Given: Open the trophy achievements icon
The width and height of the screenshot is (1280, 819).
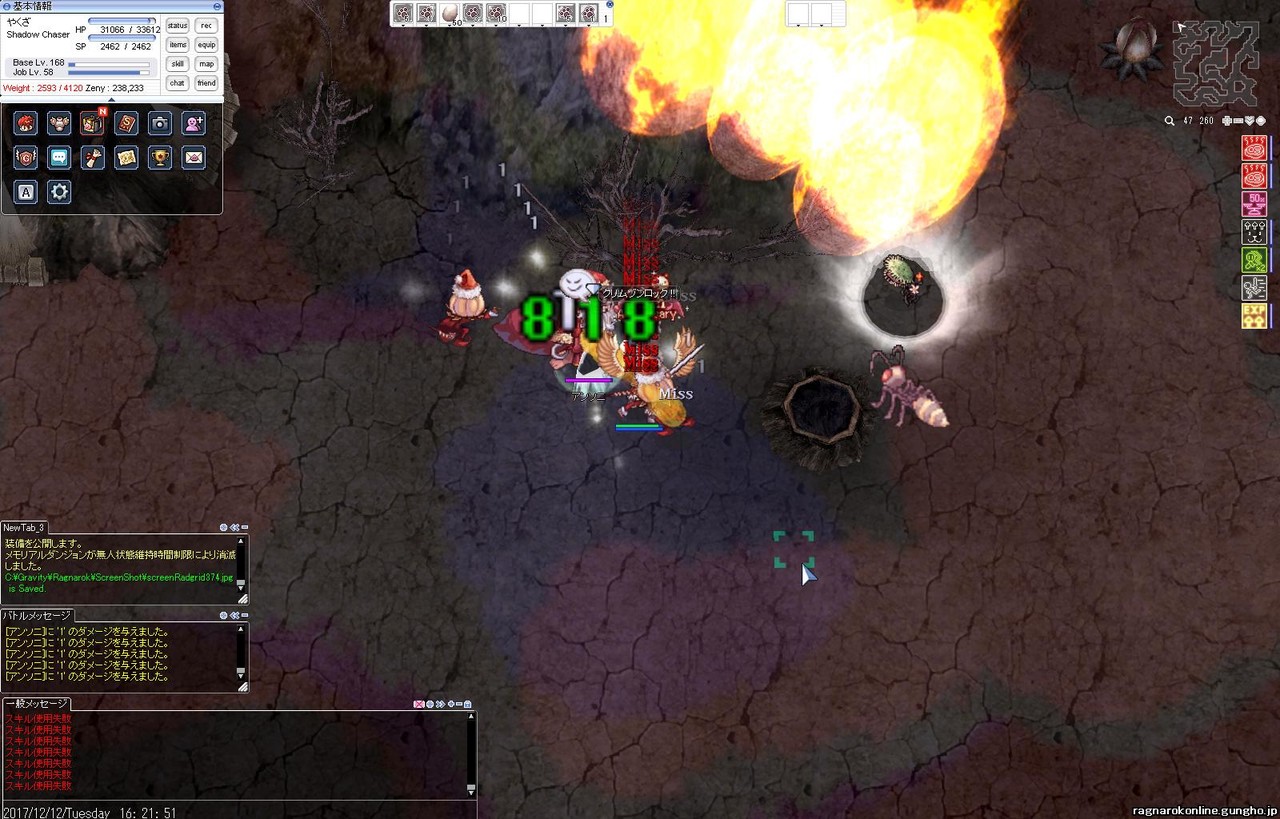Looking at the screenshot, I should [x=160, y=158].
